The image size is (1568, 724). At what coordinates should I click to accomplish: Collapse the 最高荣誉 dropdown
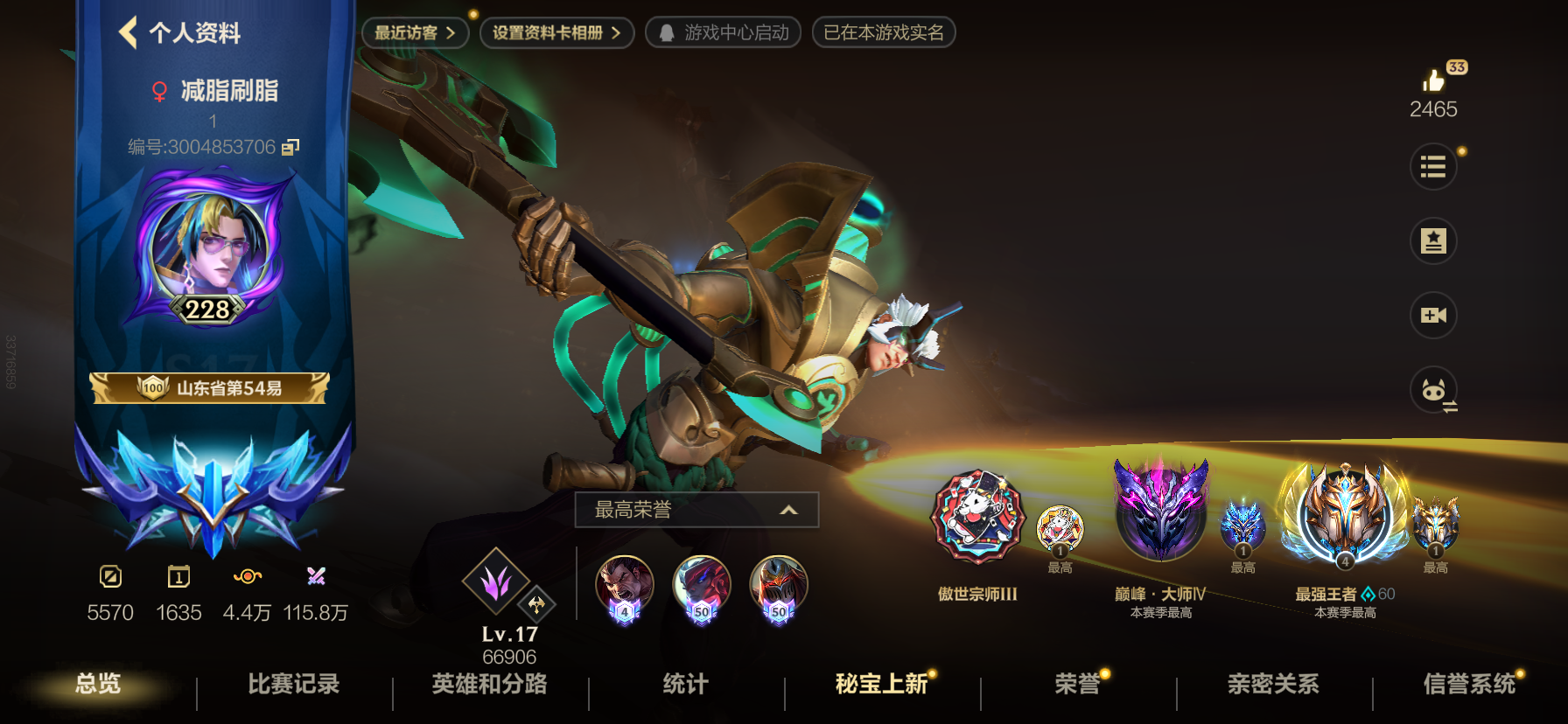tap(787, 510)
